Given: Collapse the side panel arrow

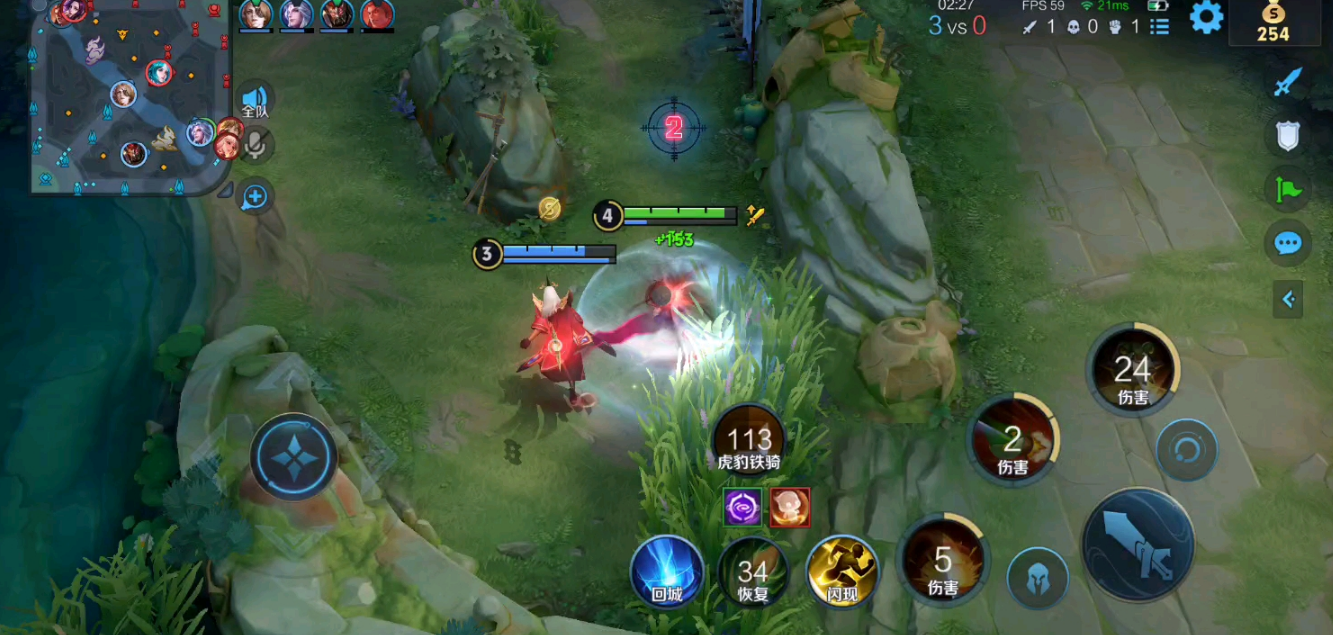Looking at the screenshot, I should pyautogui.click(x=1288, y=298).
